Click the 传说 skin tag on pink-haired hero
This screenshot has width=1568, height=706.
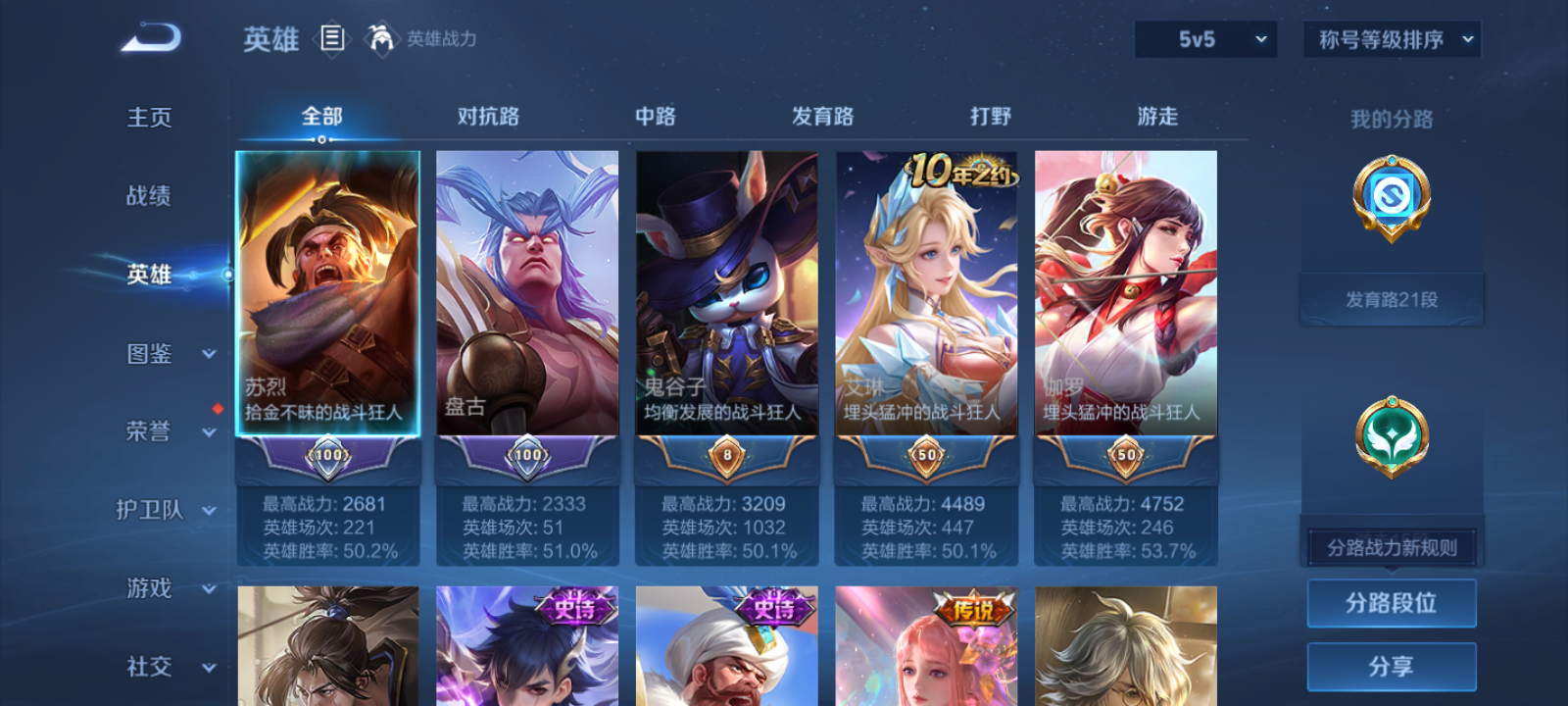click(x=972, y=608)
